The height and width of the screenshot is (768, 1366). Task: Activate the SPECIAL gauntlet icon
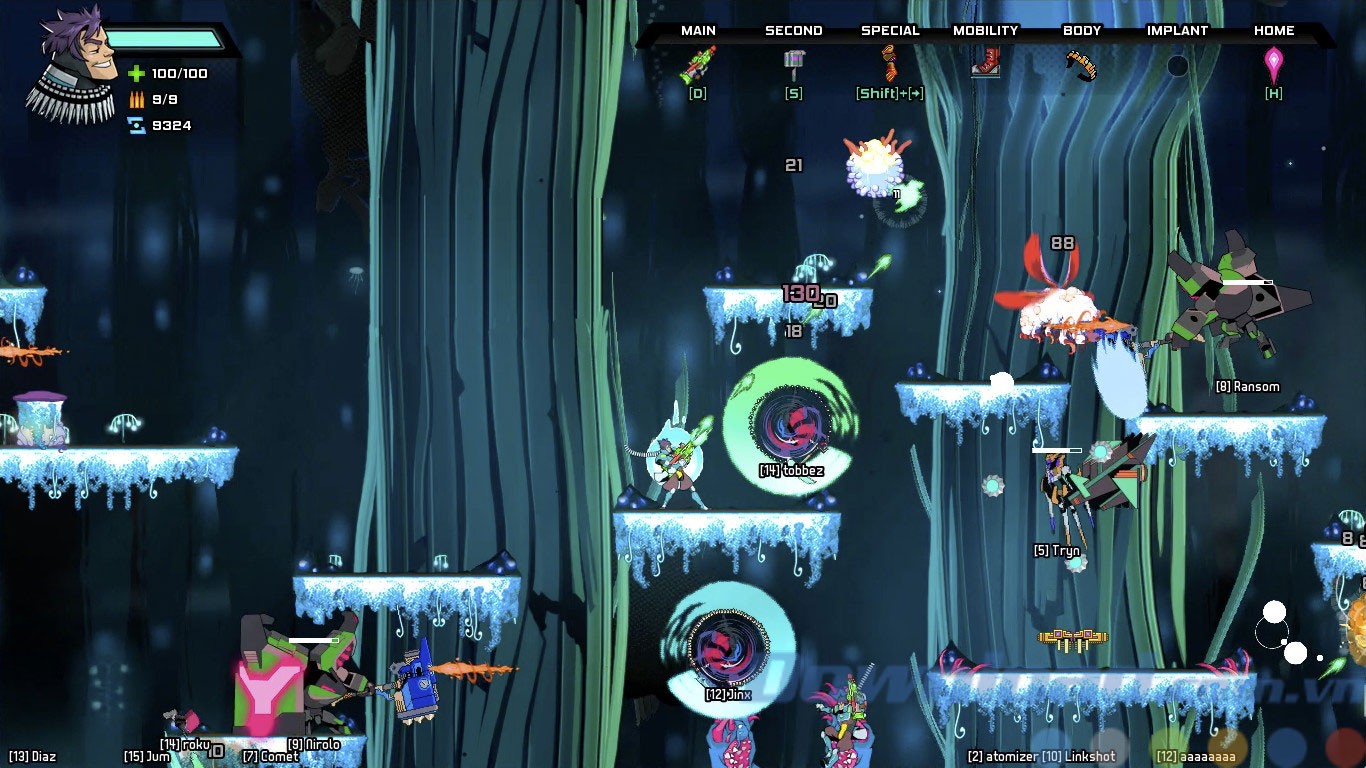click(x=888, y=63)
